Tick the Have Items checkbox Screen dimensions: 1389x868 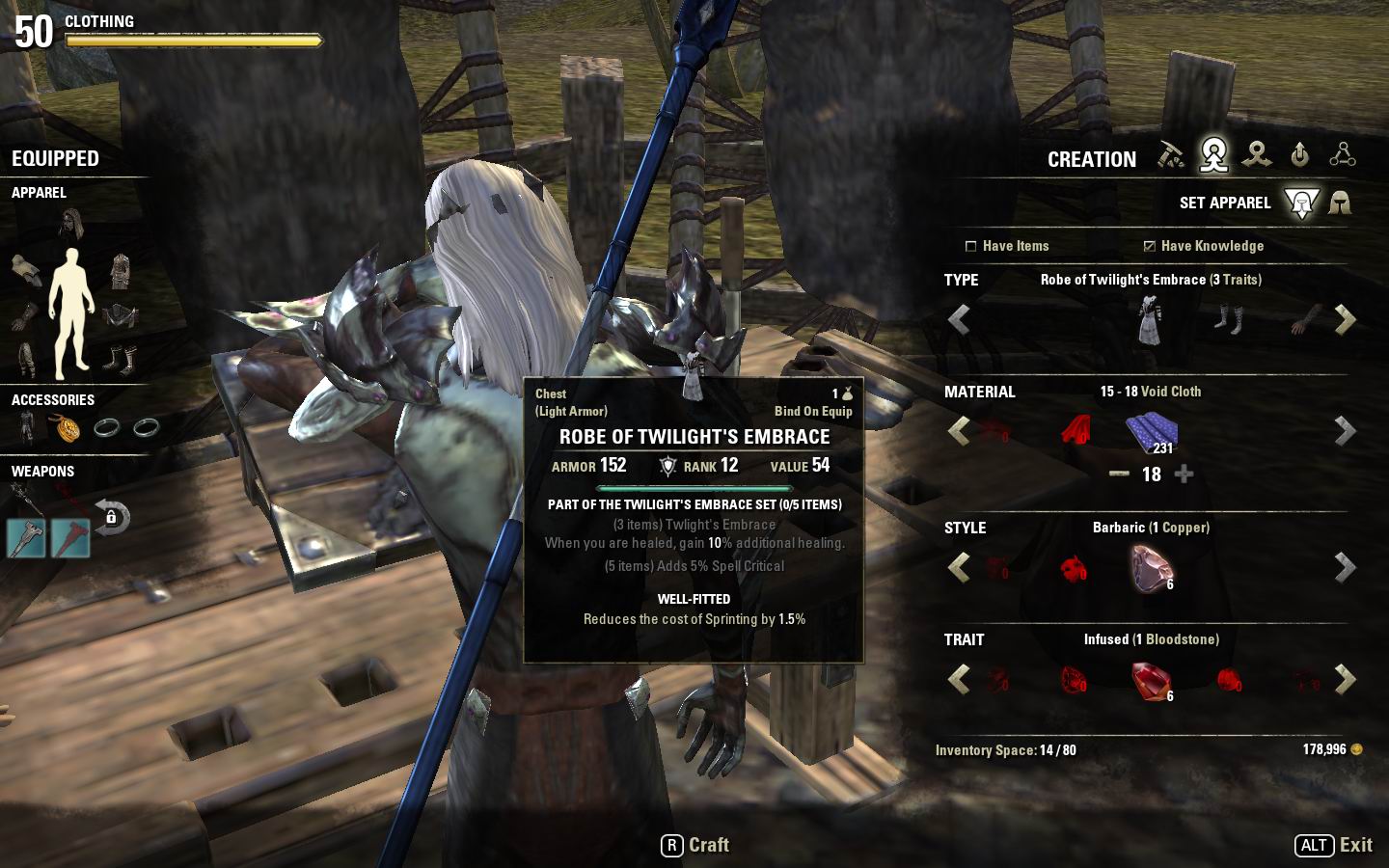tap(971, 246)
